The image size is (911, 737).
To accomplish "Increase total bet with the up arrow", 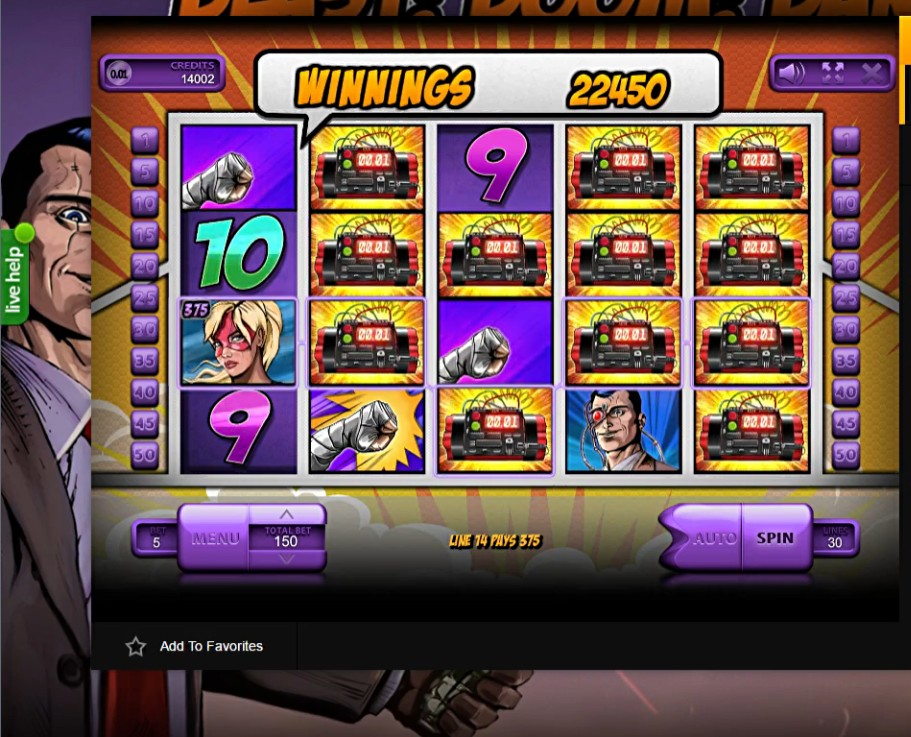I will click(x=287, y=515).
